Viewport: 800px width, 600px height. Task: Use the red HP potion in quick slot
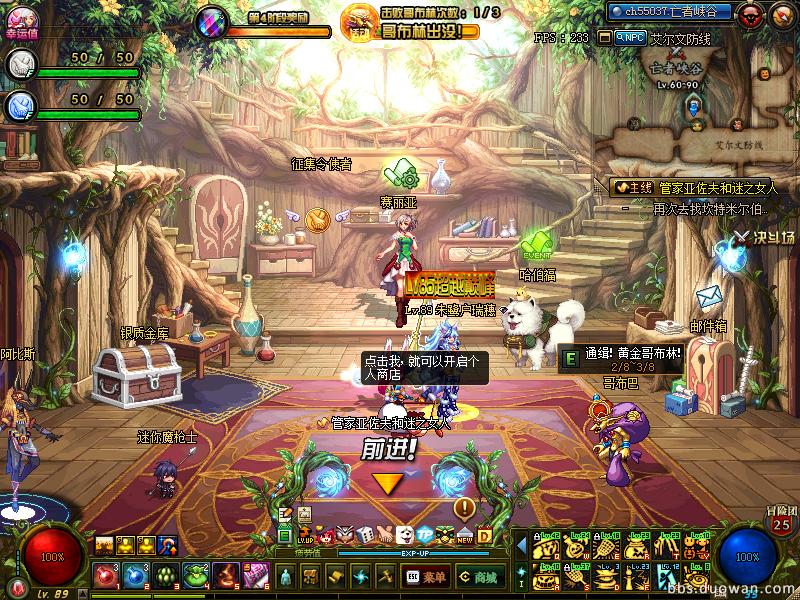(x=105, y=575)
